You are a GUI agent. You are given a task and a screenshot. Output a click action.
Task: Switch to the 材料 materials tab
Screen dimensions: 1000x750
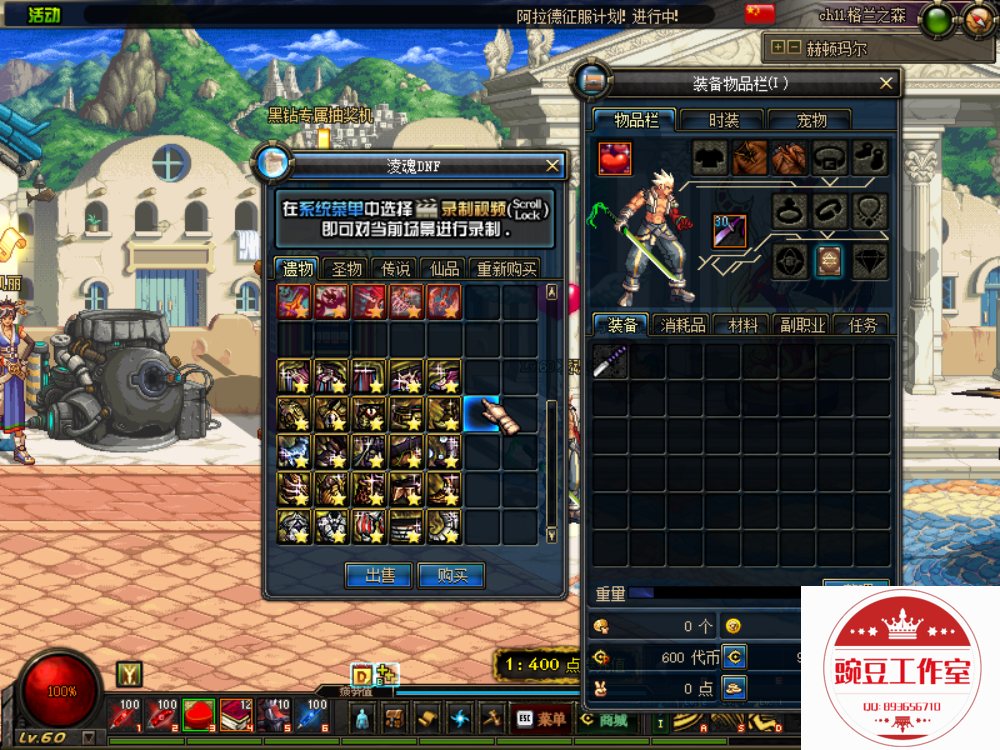(x=743, y=325)
